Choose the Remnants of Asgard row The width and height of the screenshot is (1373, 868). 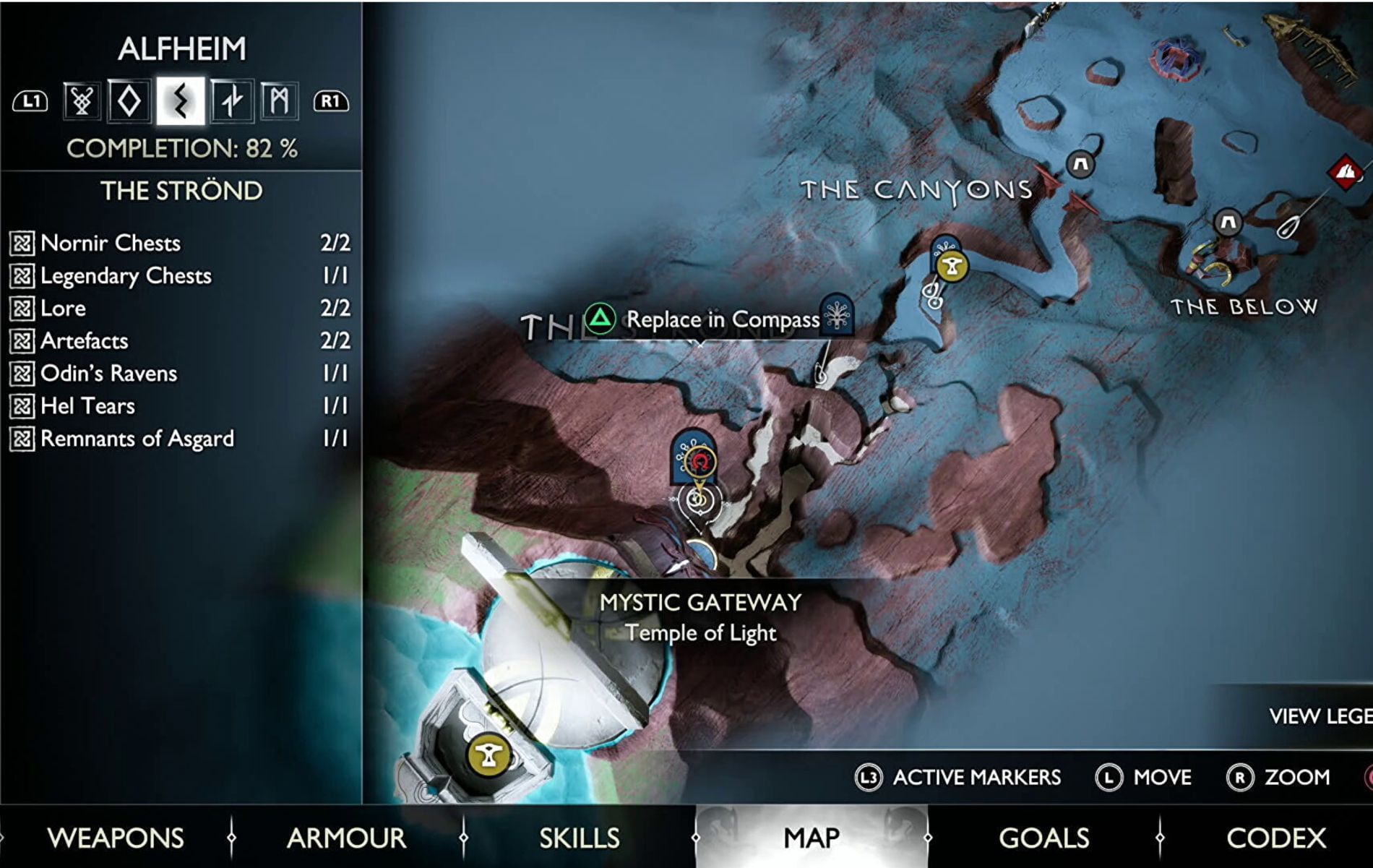pos(180,439)
